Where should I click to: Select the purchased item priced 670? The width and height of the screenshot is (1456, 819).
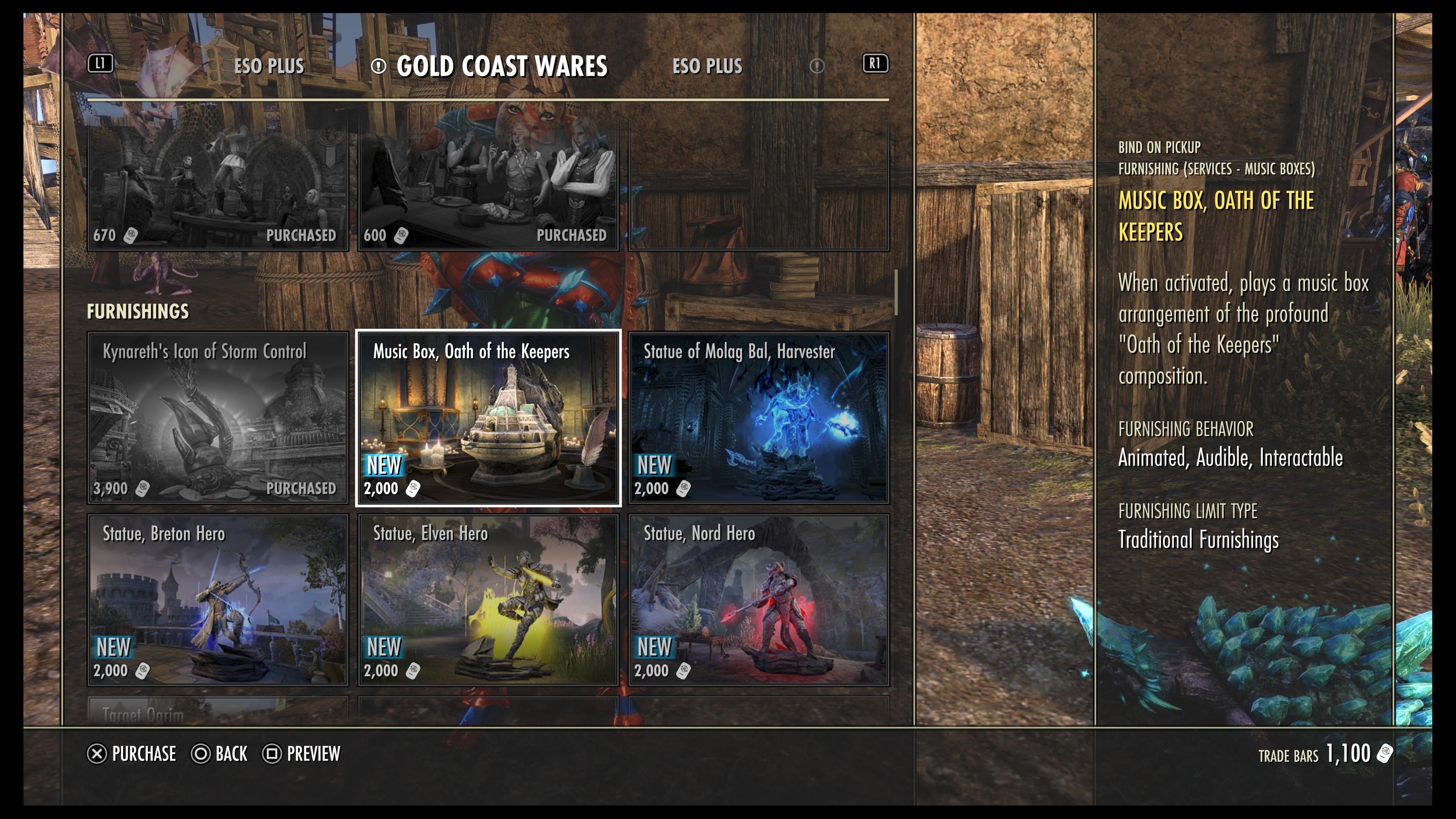coord(218,187)
